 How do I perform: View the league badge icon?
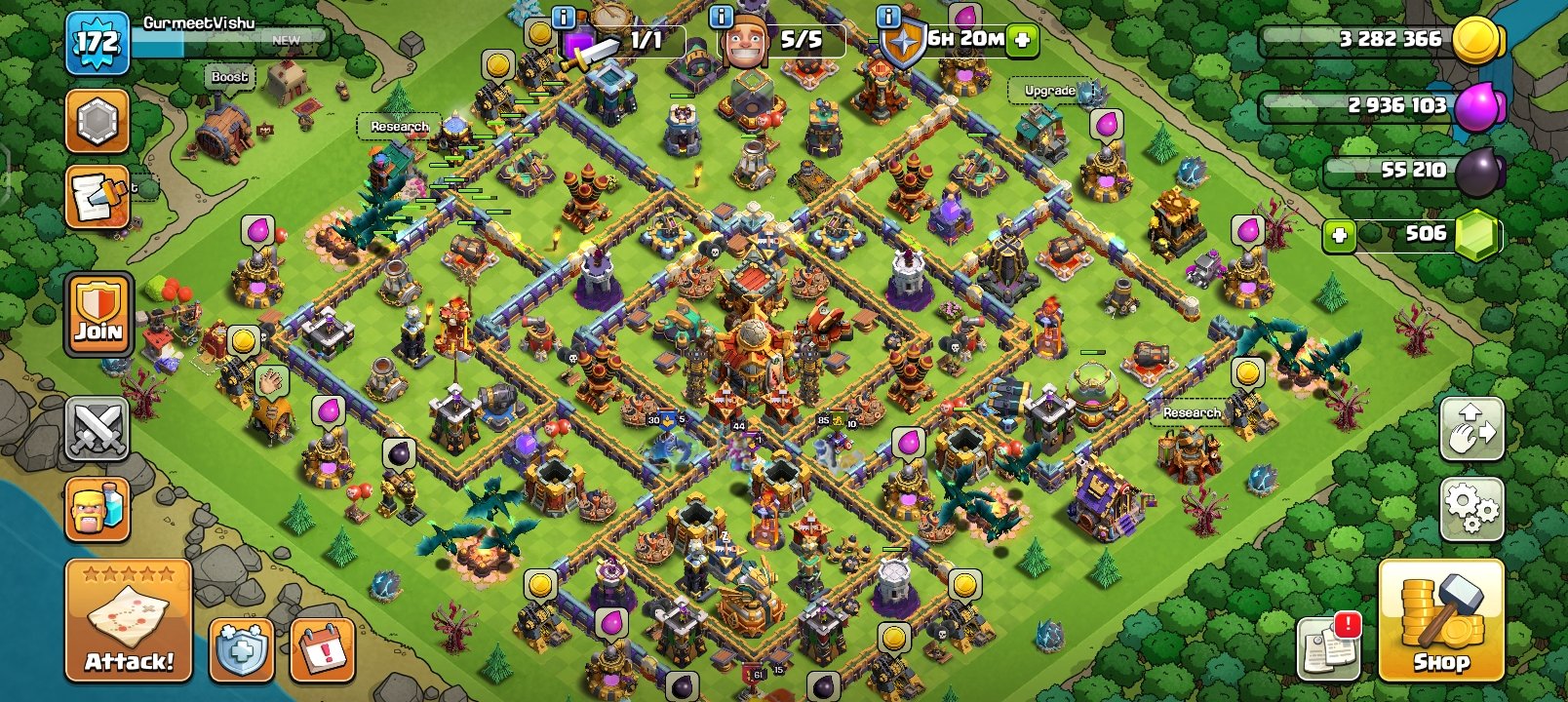point(98,124)
